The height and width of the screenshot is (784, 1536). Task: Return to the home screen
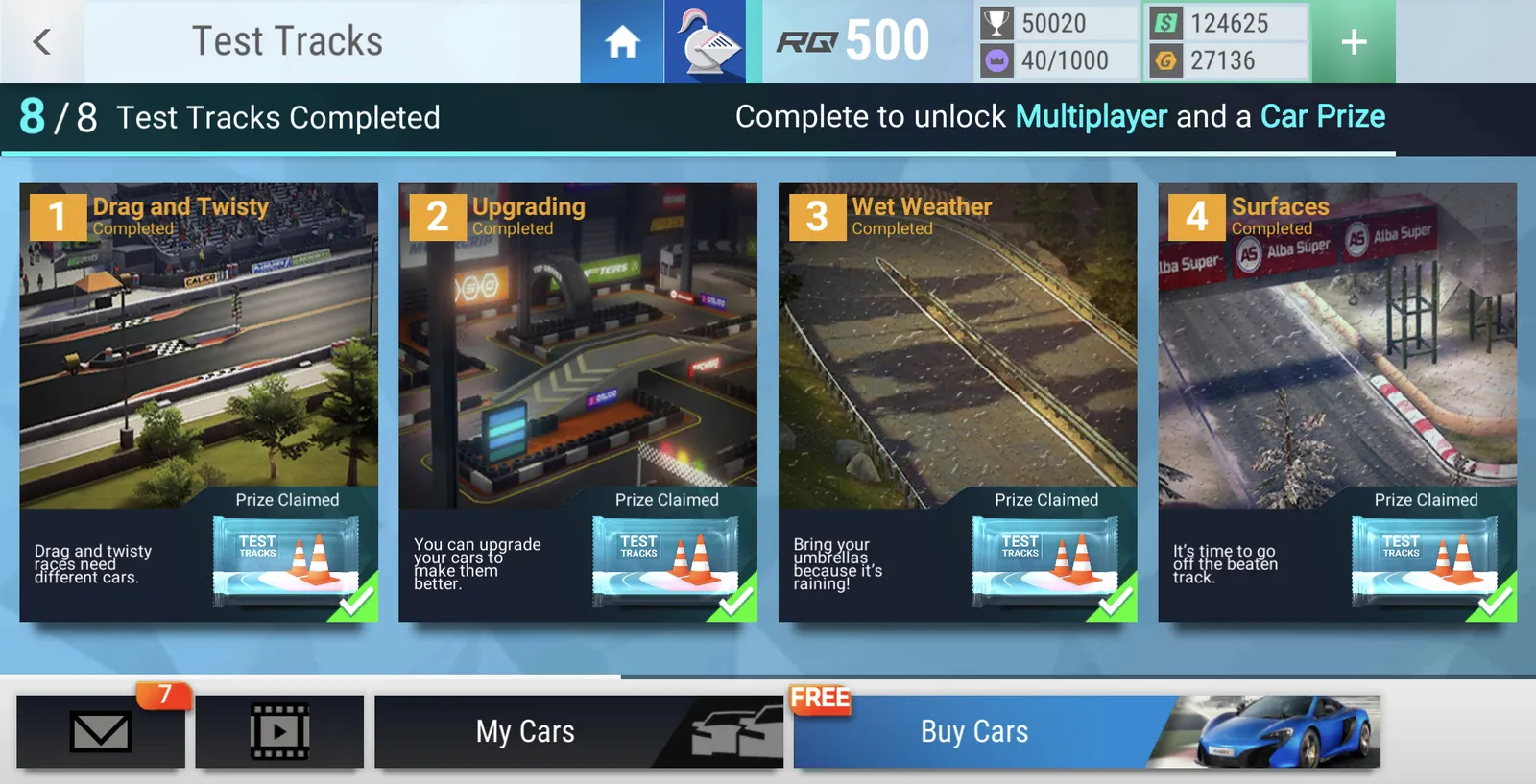pos(622,41)
